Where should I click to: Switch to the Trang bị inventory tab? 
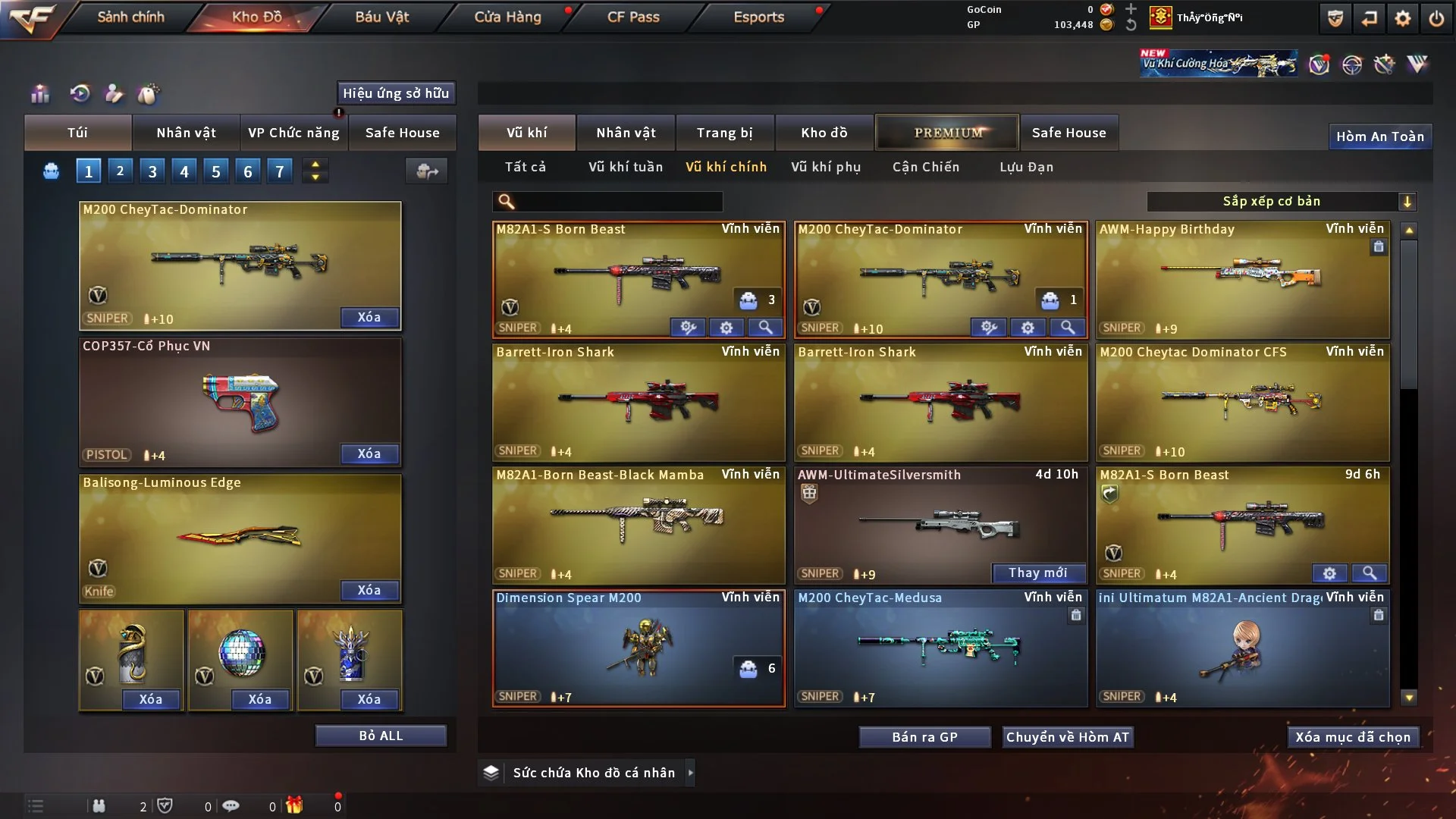pos(724,133)
